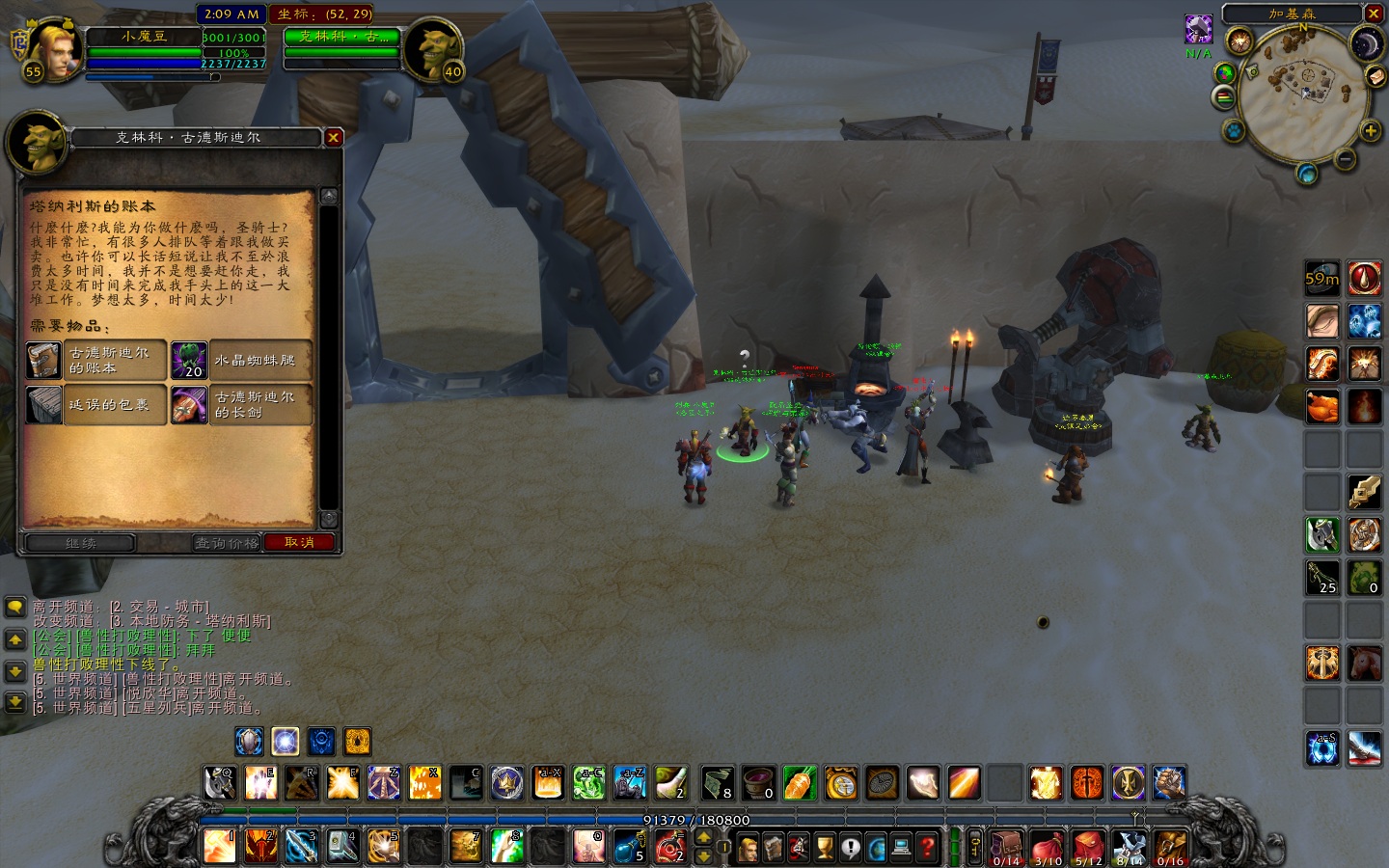Zoom in the minimap with plus button

pos(1370,130)
